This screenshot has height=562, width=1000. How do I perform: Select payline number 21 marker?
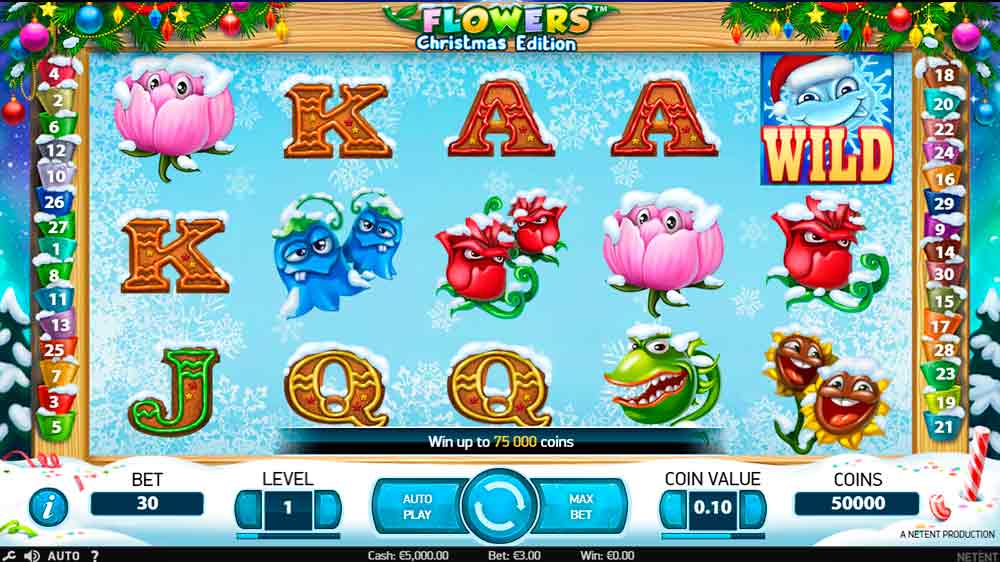[945, 426]
